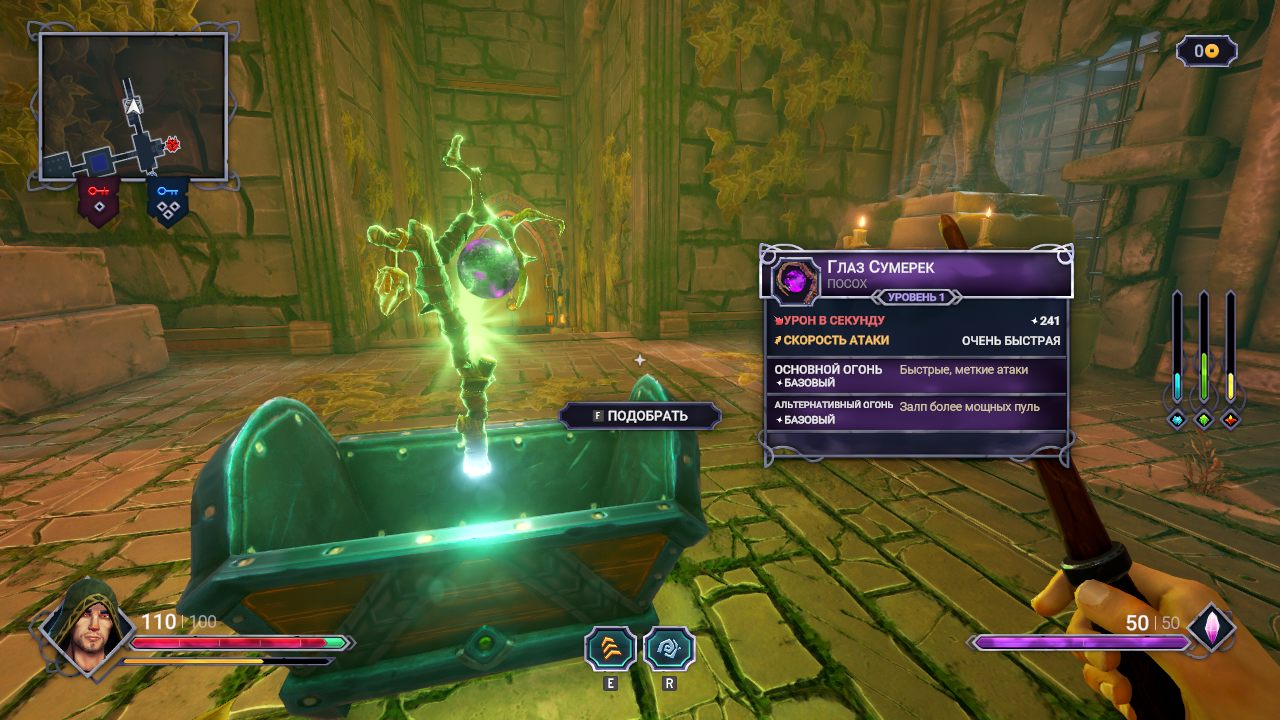The image size is (1280, 720).
Task: Select the green gem resource icon
Action: [x=1204, y=420]
